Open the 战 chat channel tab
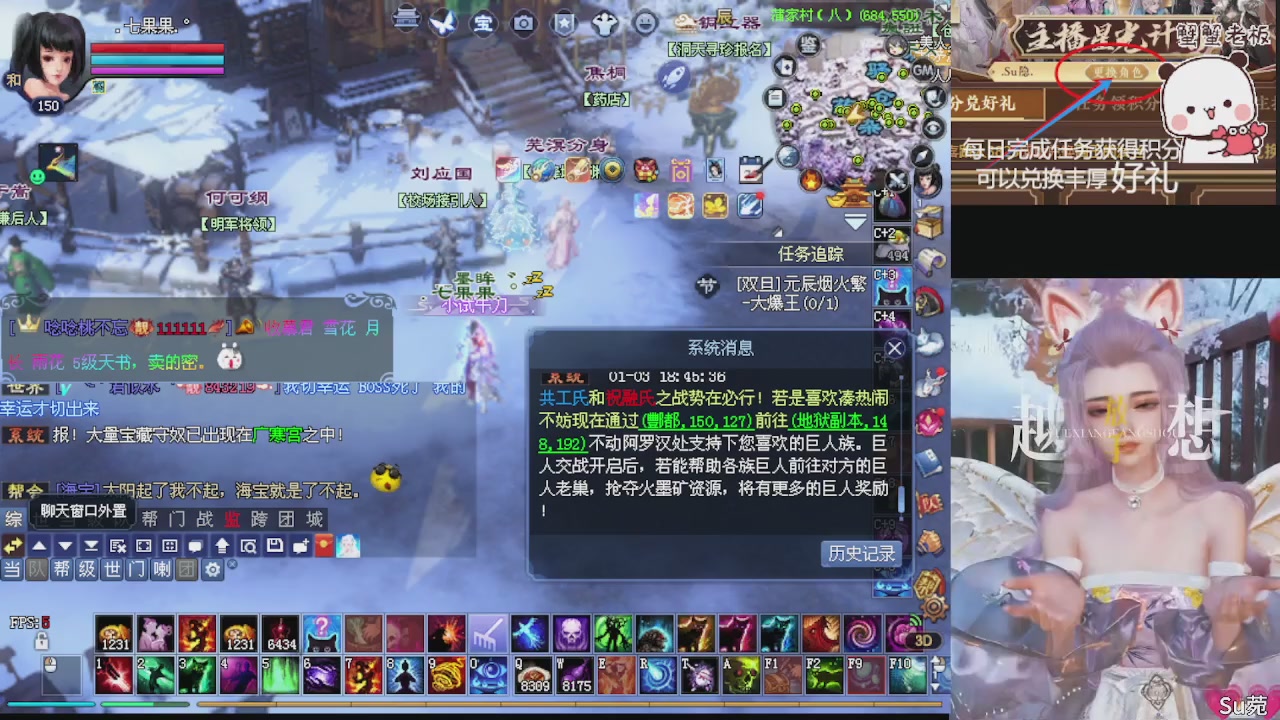Viewport: 1280px width, 720px height. [x=205, y=518]
